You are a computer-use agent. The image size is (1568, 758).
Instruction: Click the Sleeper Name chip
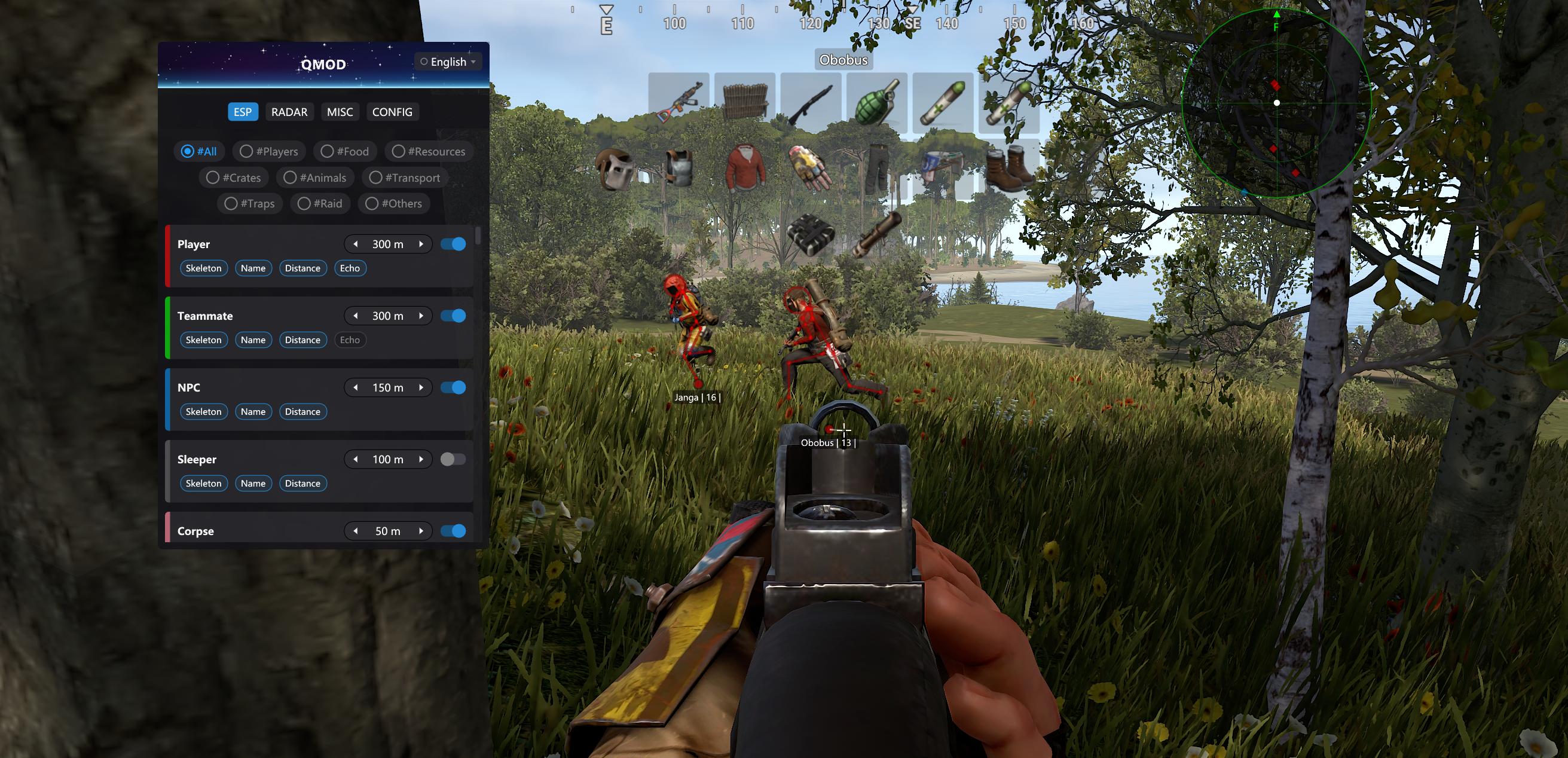click(x=253, y=484)
